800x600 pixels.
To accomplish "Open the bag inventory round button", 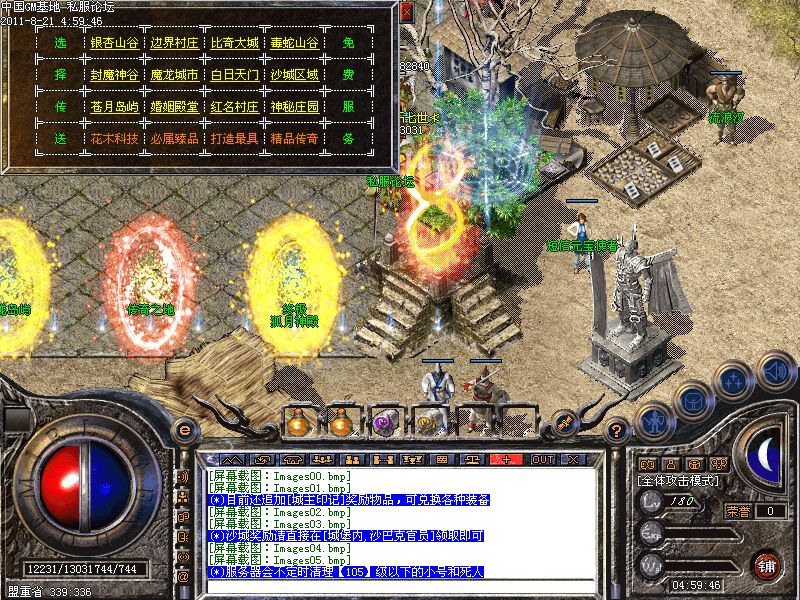I will pyautogui.click(x=691, y=398).
